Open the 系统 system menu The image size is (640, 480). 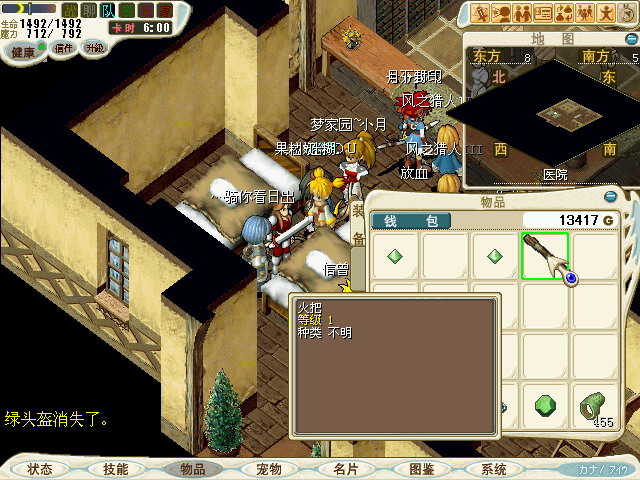point(494,468)
